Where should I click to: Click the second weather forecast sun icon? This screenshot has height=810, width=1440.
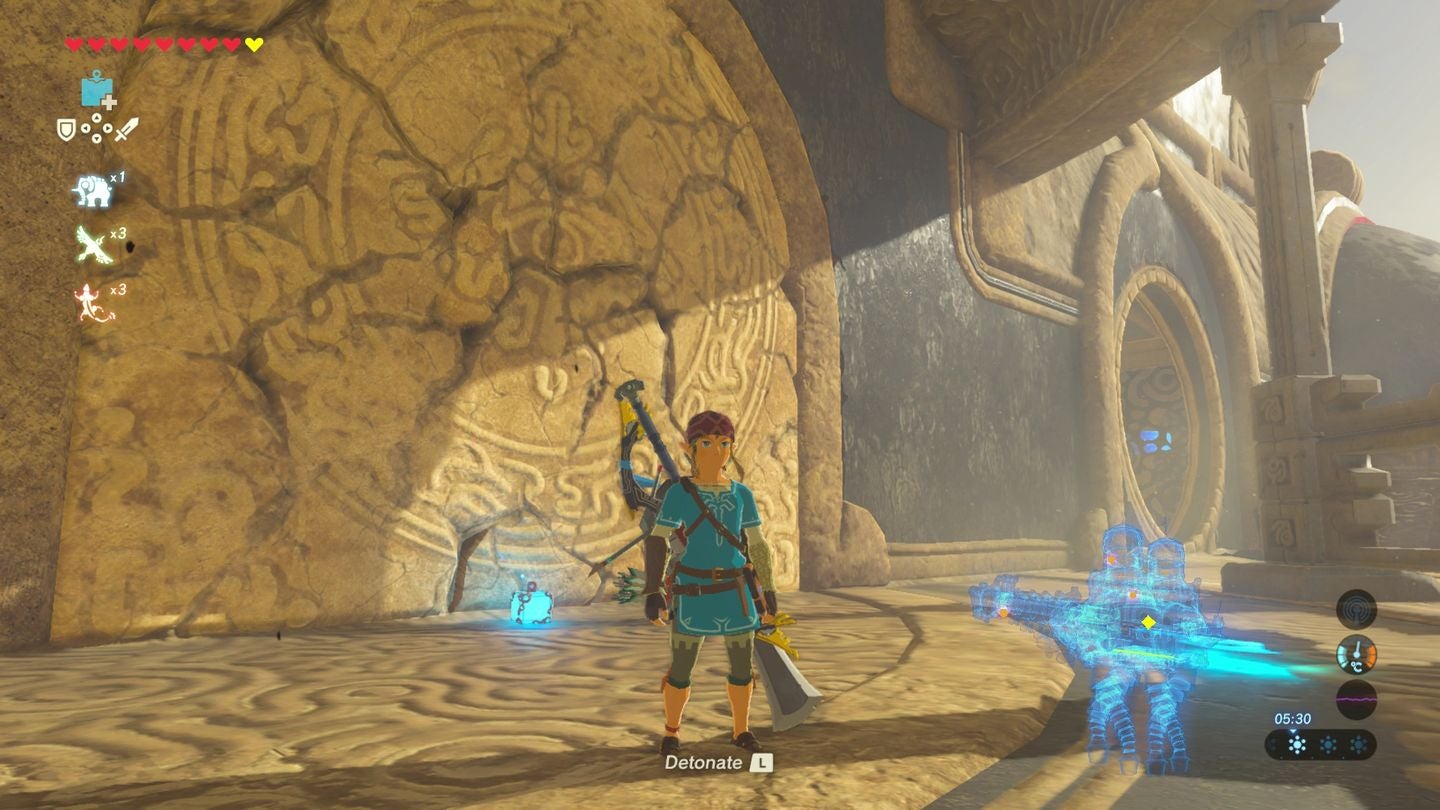tap(1327, 743)
